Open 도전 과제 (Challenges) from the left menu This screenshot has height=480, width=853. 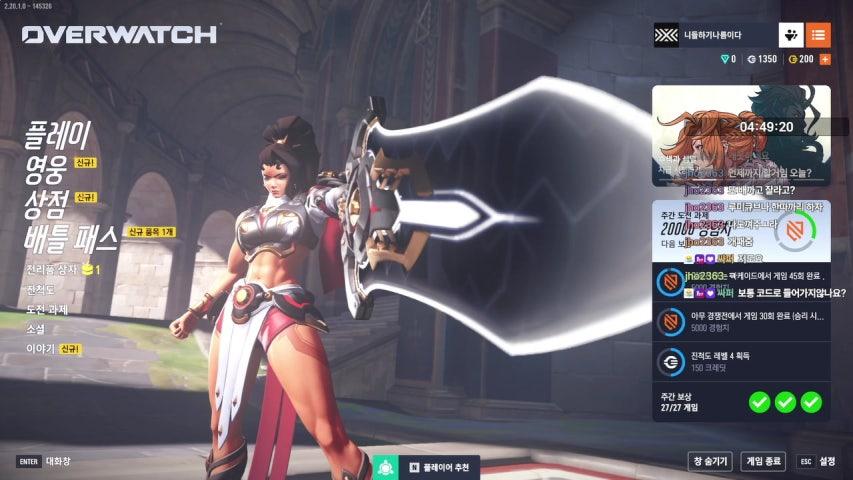tap(49, 310)
